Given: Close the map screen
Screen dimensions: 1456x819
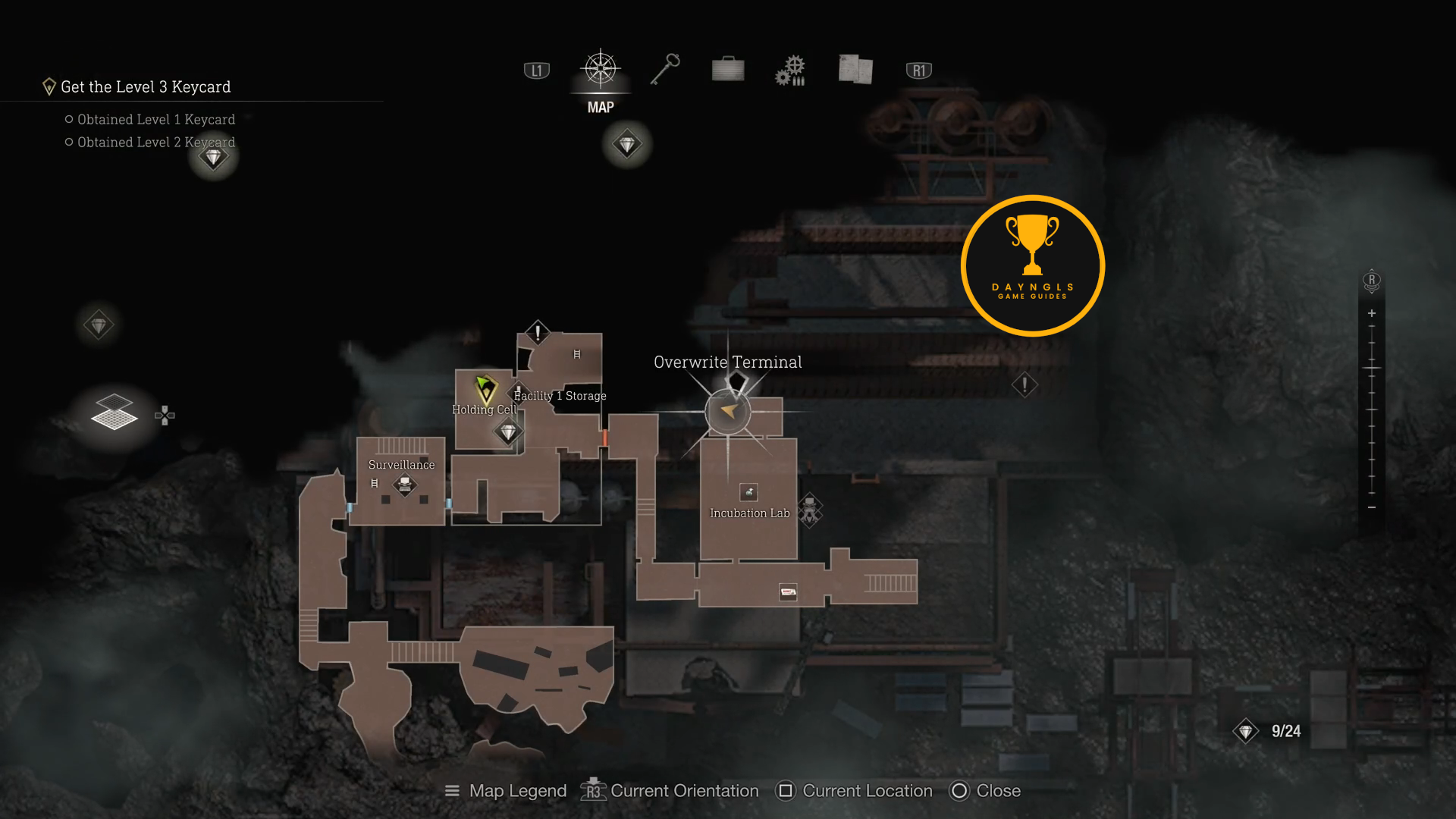Looking at the screenshot, I should [985, 791].
